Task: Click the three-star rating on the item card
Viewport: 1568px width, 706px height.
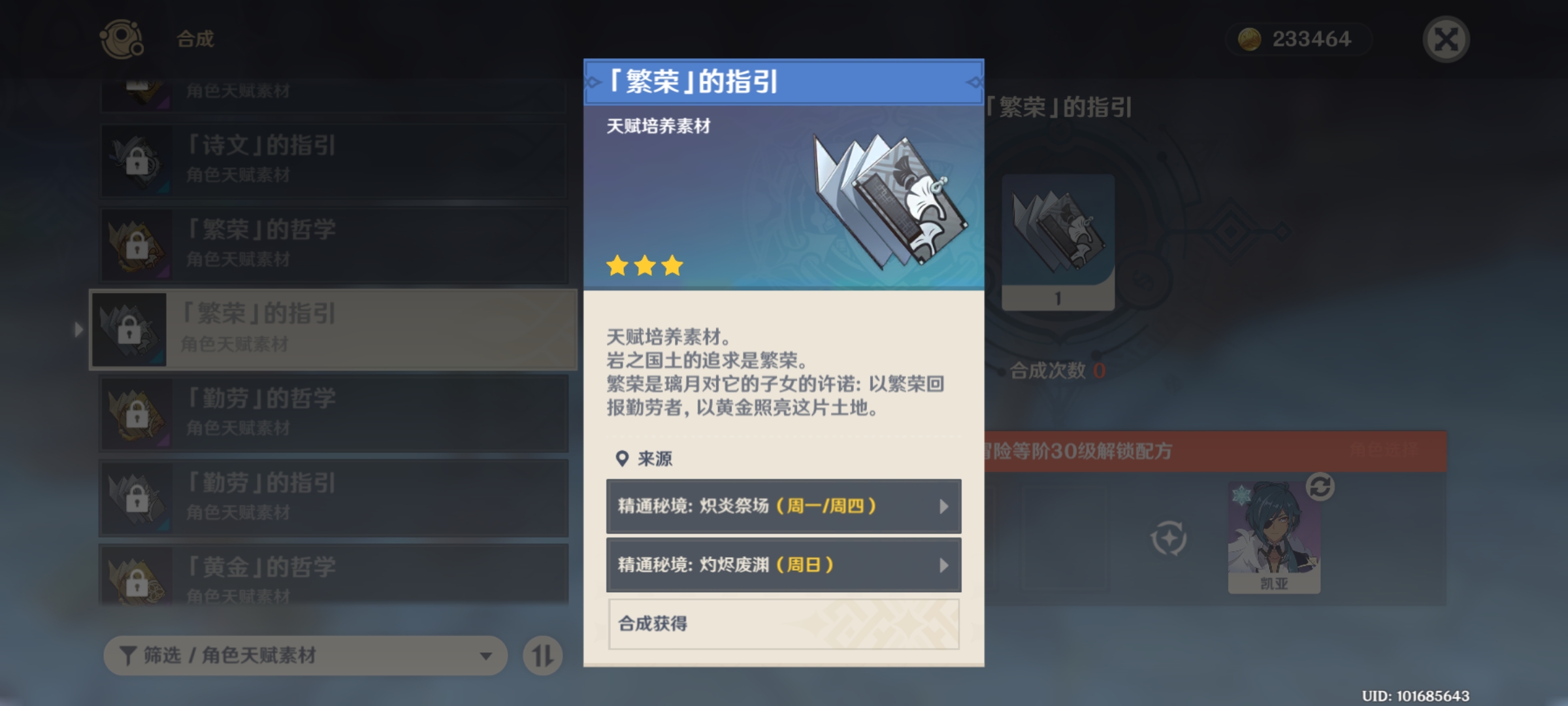Action: click(645, 266)
